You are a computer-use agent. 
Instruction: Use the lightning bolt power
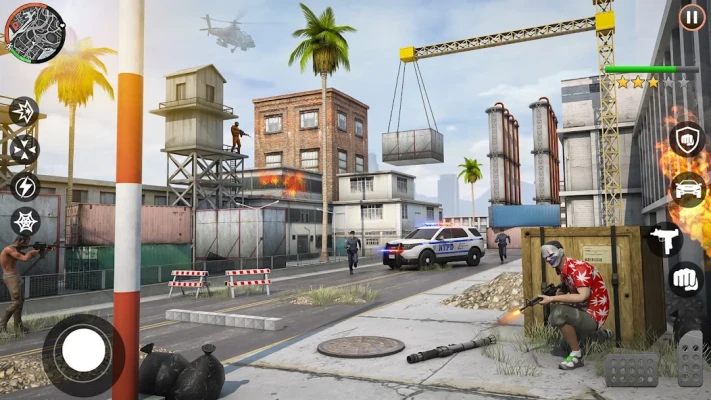pos(24,186)
